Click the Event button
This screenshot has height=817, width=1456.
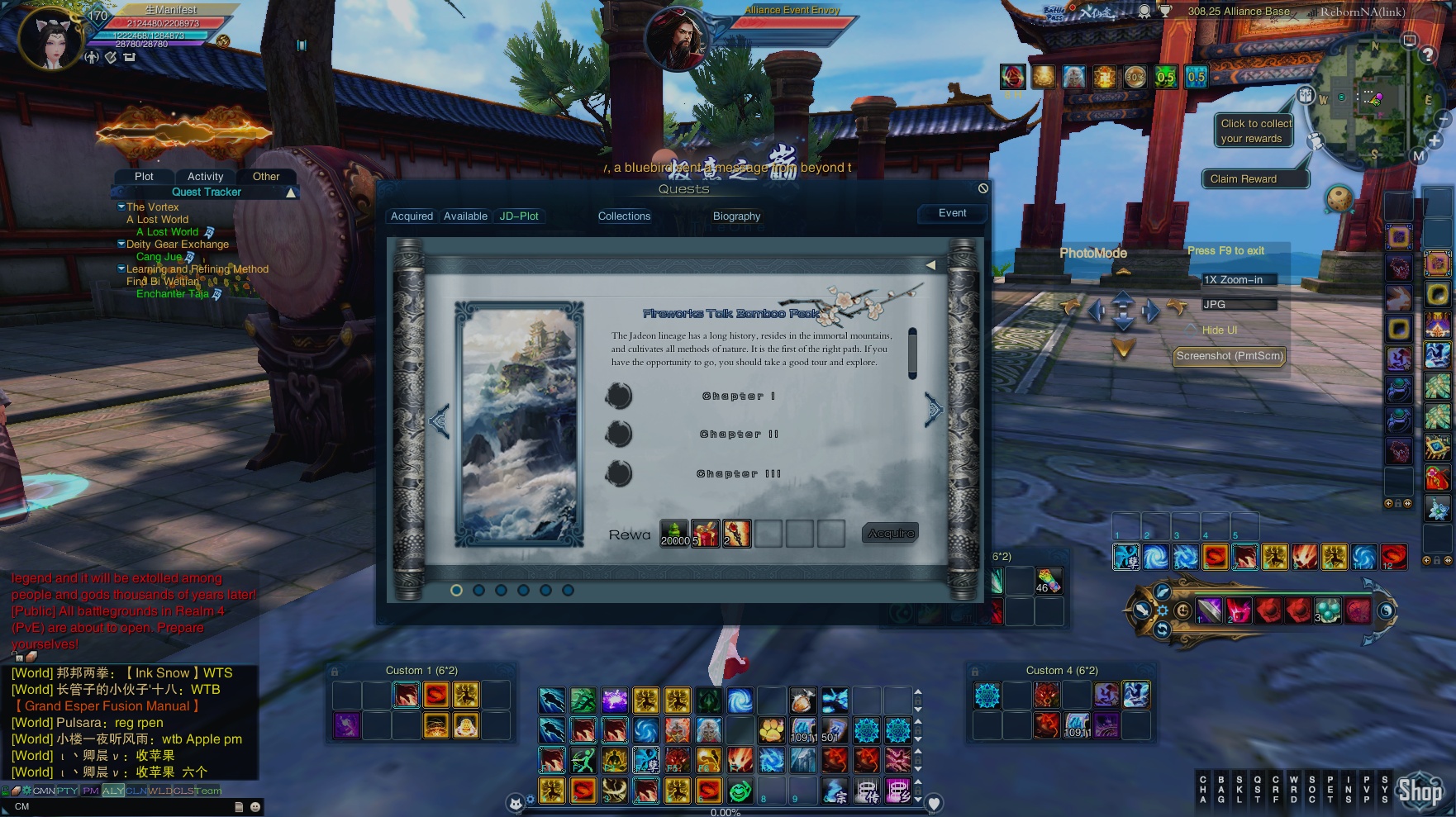pyautogui.click(x=952, y=213)
